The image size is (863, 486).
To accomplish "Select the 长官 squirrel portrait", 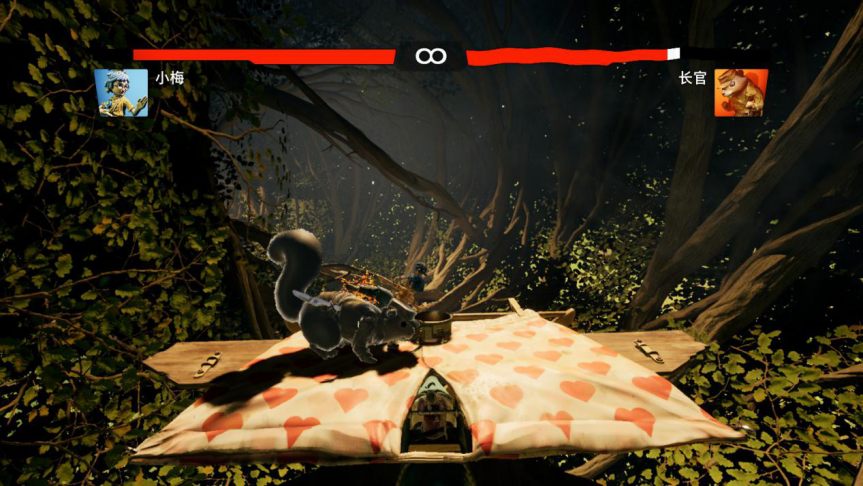I will coord(740,93).
